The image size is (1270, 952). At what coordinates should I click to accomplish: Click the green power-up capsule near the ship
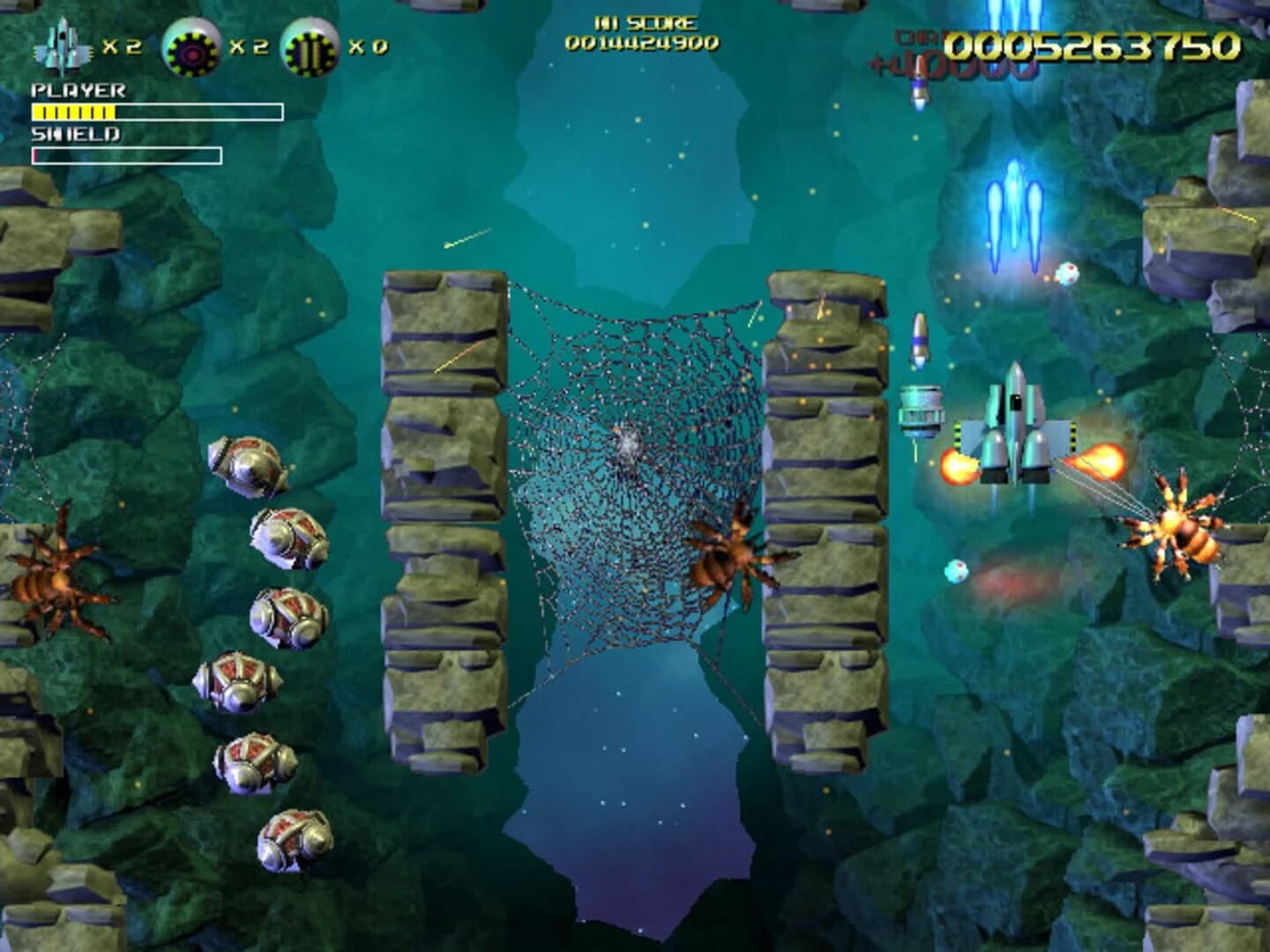[x=922, y=410]
